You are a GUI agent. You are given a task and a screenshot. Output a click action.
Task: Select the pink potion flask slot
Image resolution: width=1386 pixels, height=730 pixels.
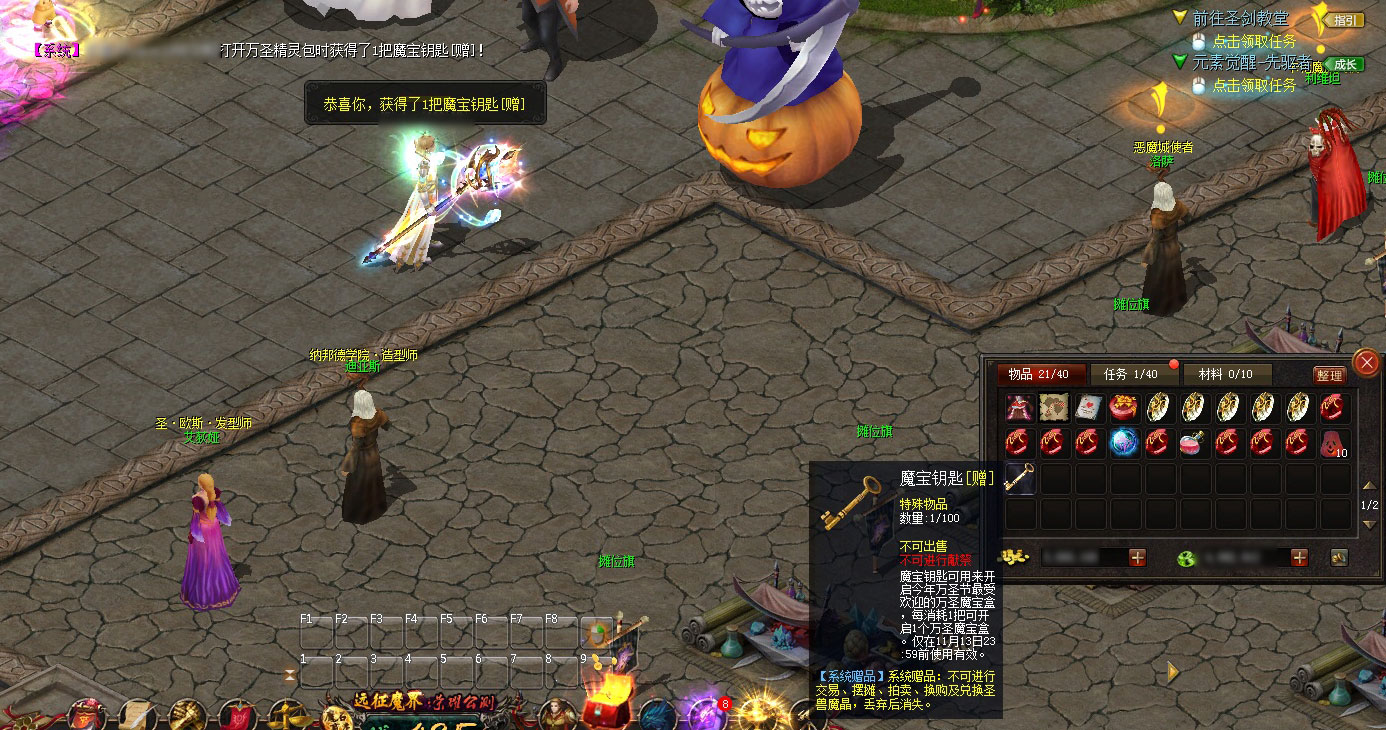pyautogui.click(x=1192, y=442)
